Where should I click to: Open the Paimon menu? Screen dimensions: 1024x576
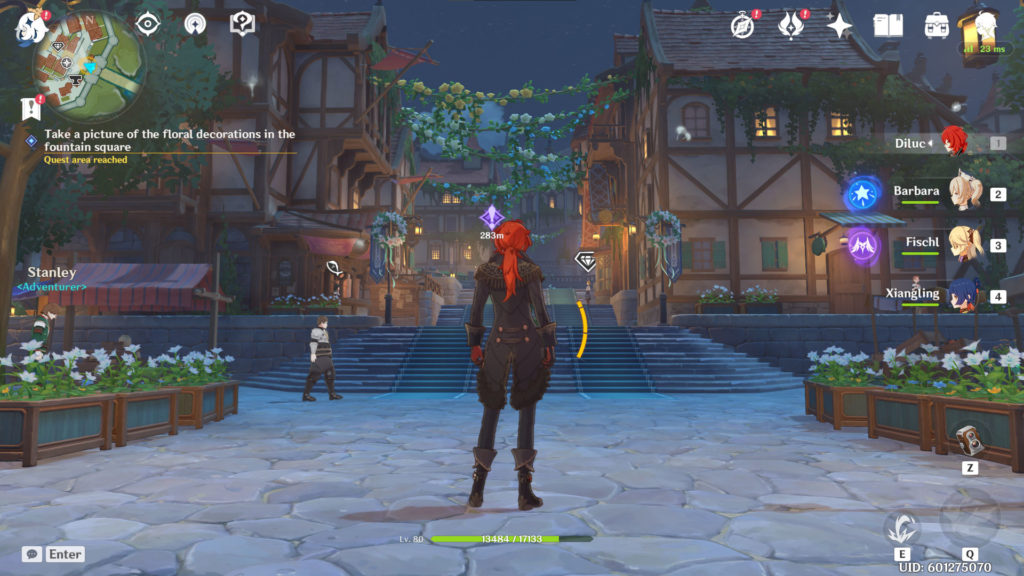tap(30, 27)
